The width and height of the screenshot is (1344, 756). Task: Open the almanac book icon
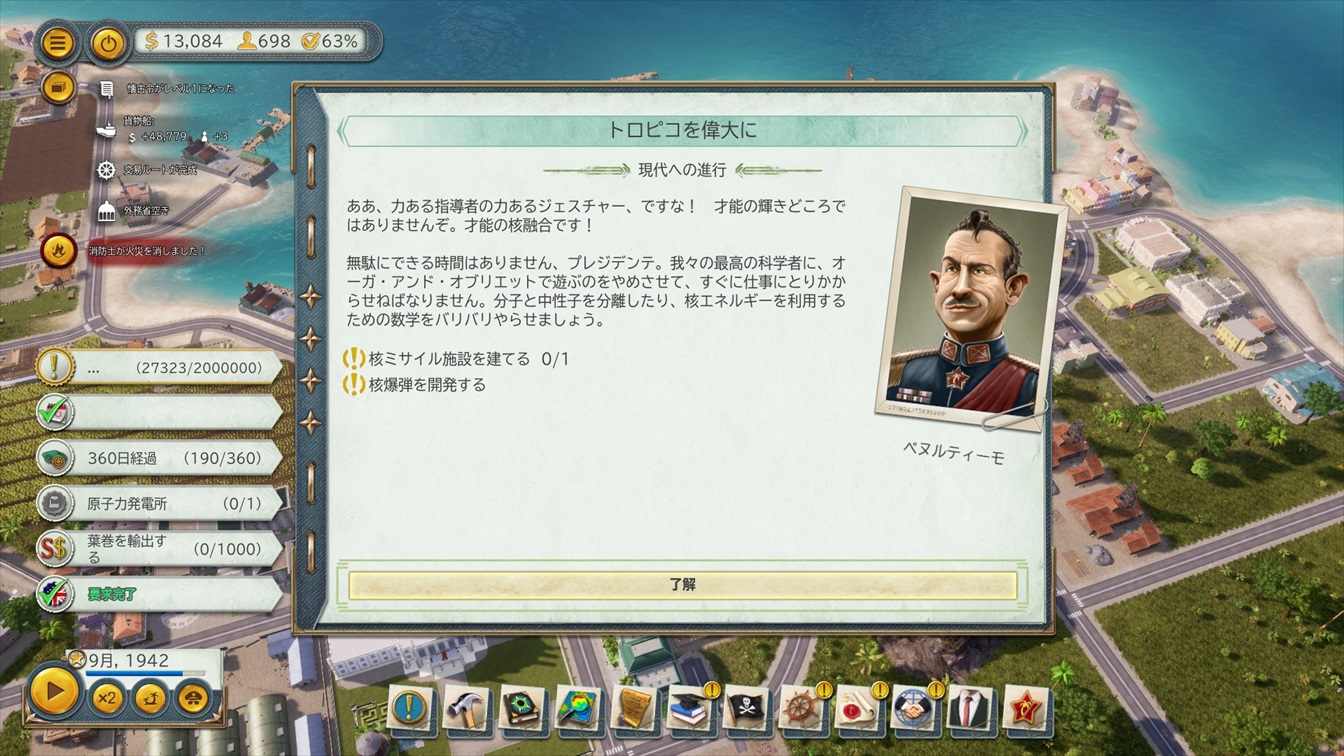[x=522, y=709]
